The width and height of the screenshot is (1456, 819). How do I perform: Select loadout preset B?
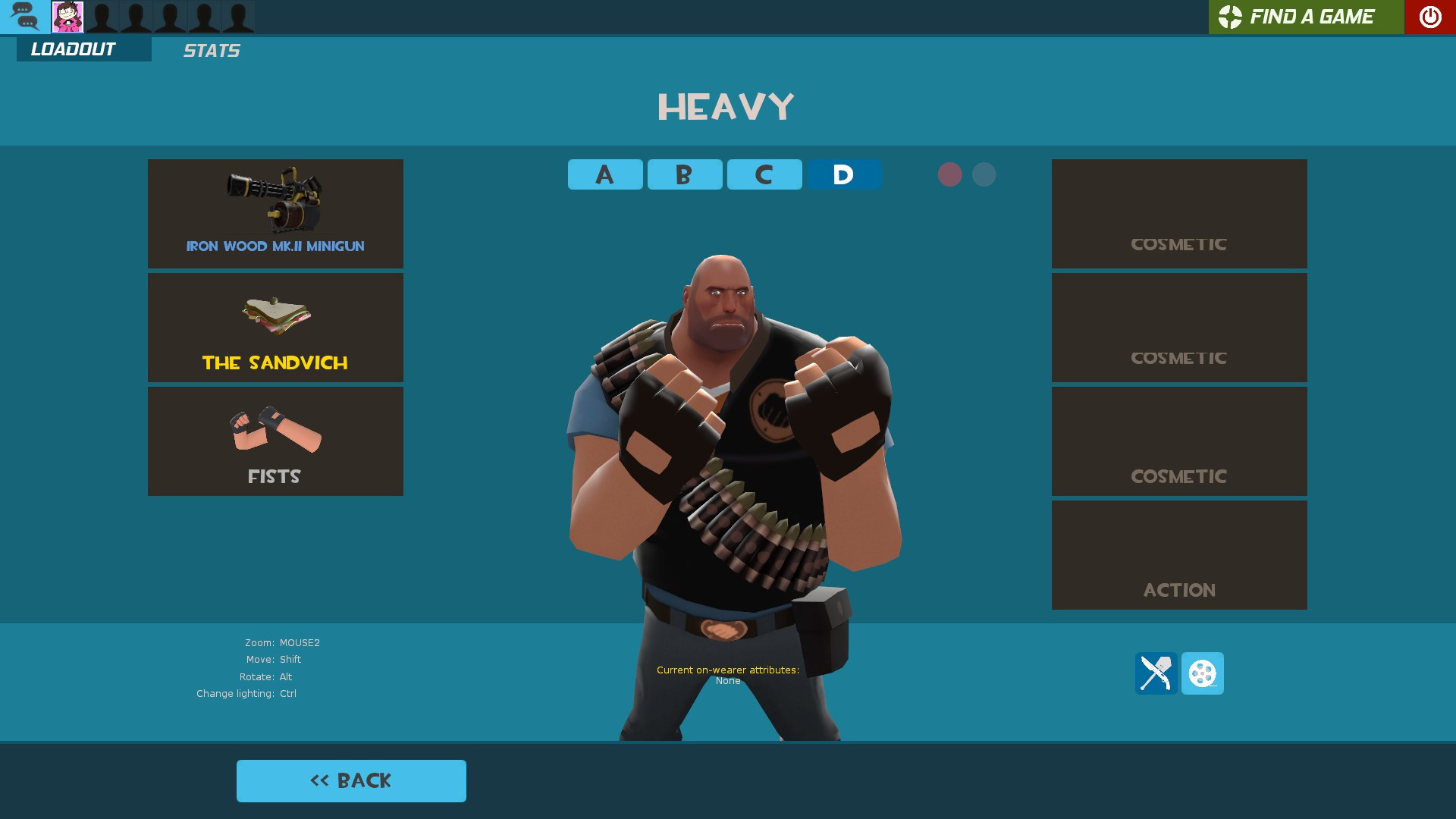tap(684, 174)
